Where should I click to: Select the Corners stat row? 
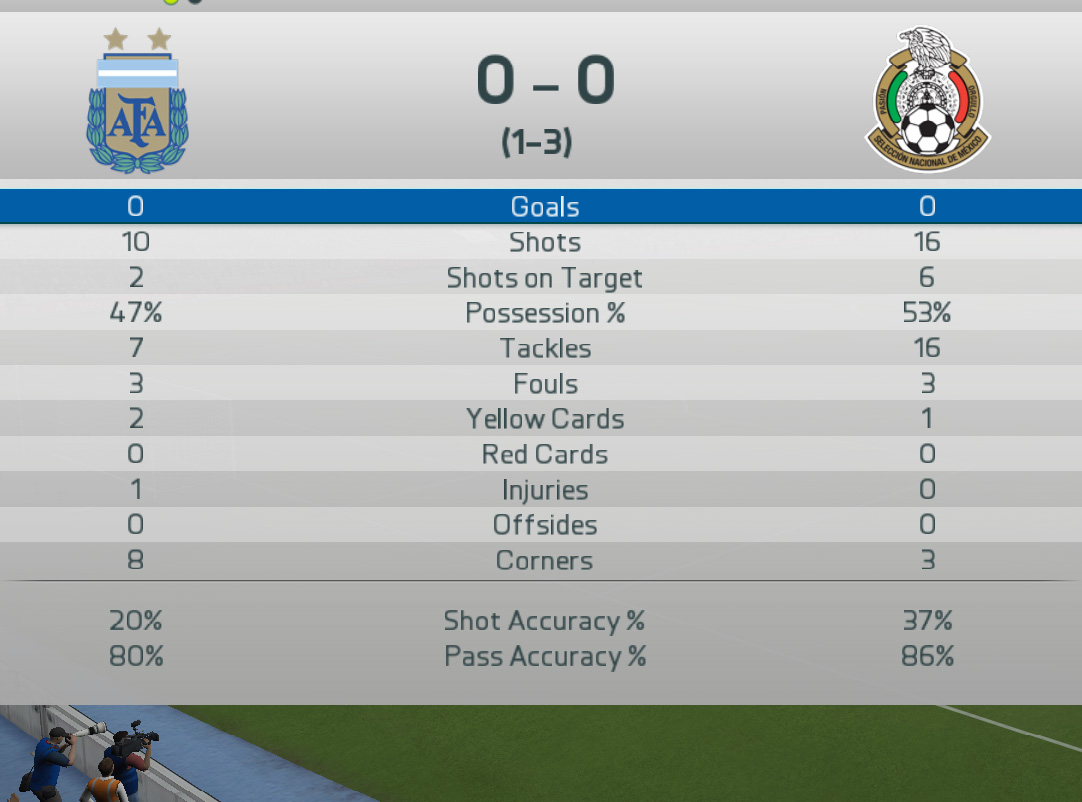(544, 561)
